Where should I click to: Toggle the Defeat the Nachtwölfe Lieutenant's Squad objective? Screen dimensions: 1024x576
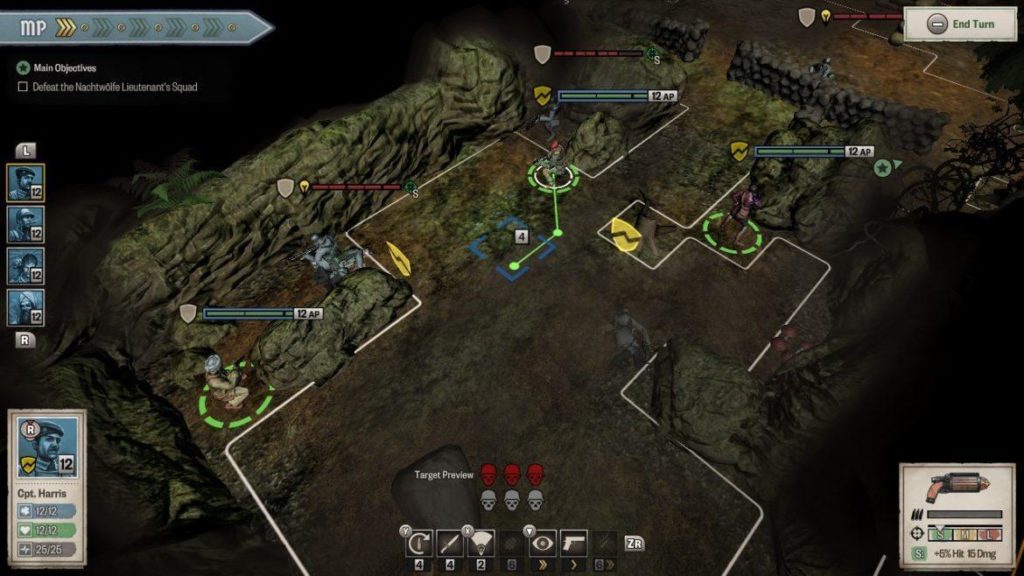(x=24, y=87)
